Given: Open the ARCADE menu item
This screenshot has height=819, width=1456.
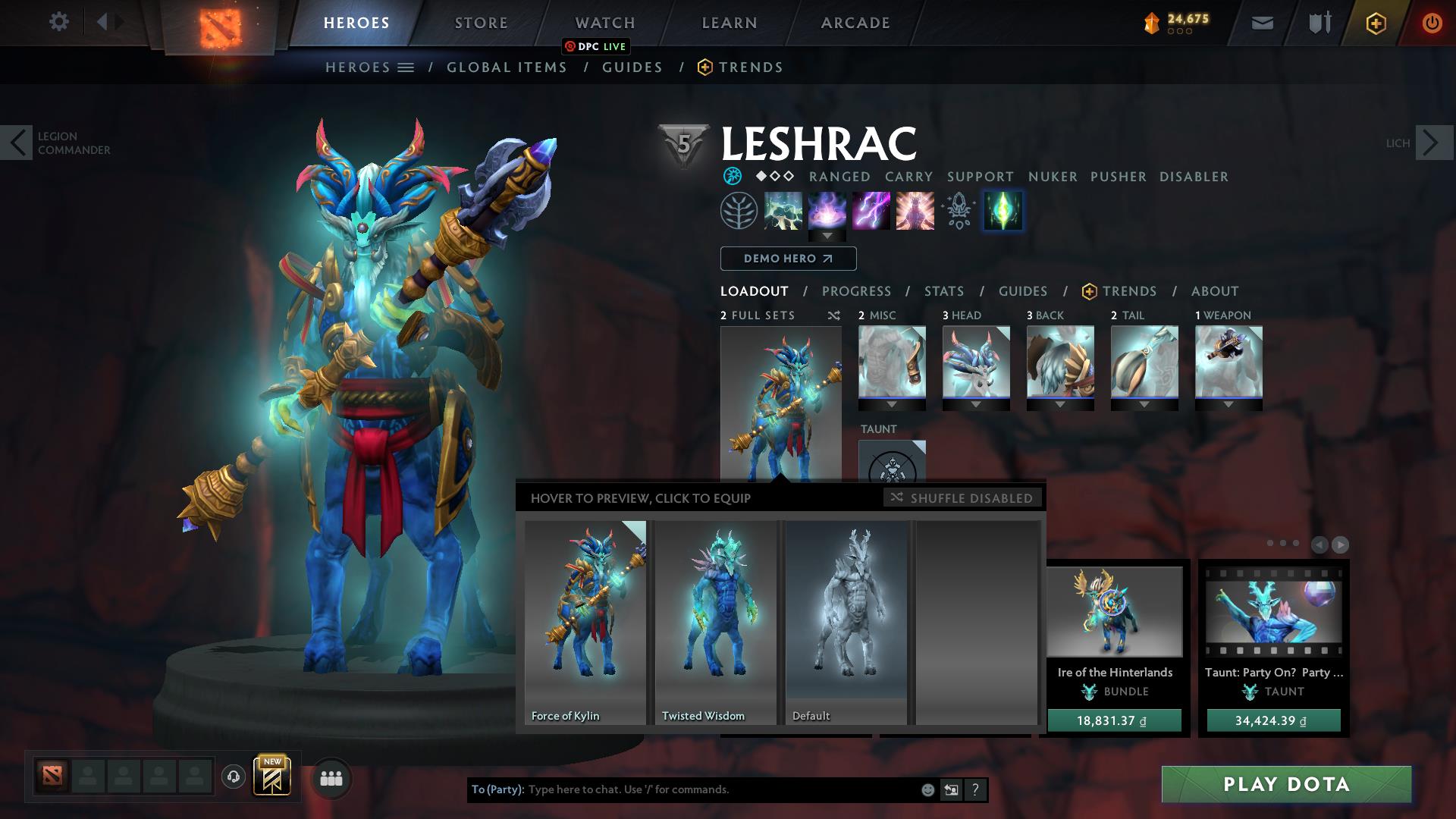Looking at the screenshot, I should pos(855,23).
